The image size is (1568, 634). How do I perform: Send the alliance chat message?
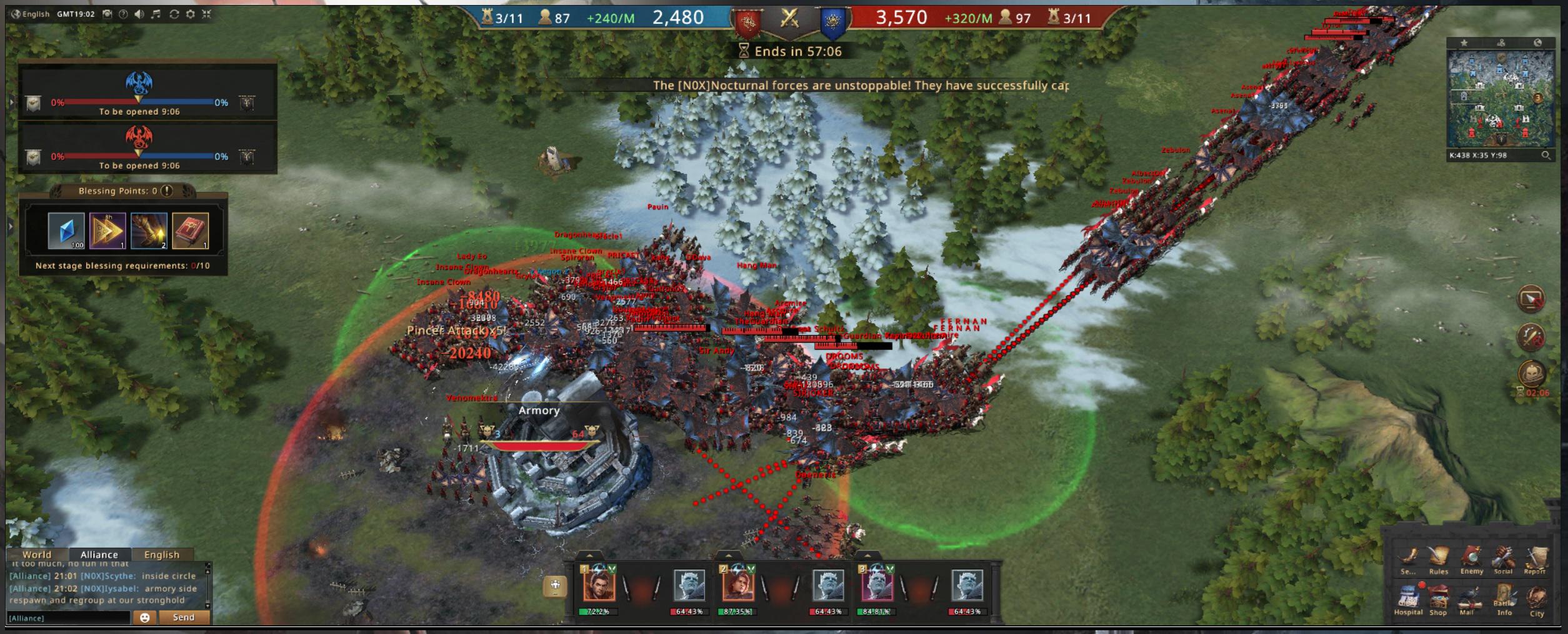(183, 617)
